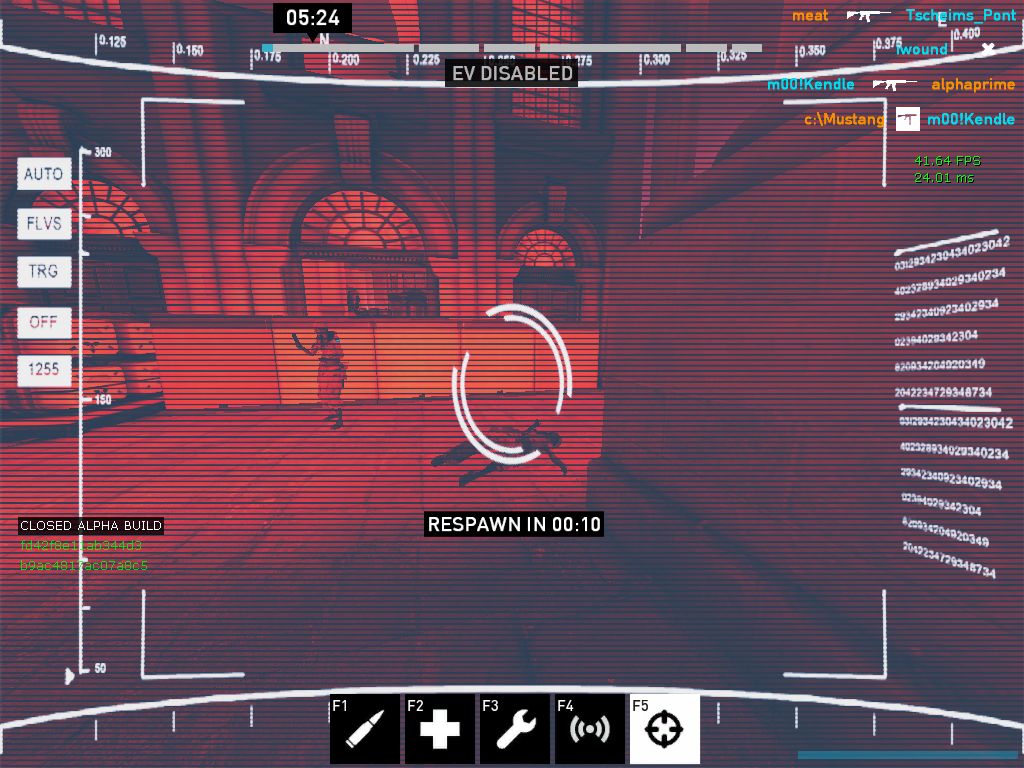1024x768 pixels.
Task: Activate the F3 wrench repair slot
Action: [x=515, y=729]
